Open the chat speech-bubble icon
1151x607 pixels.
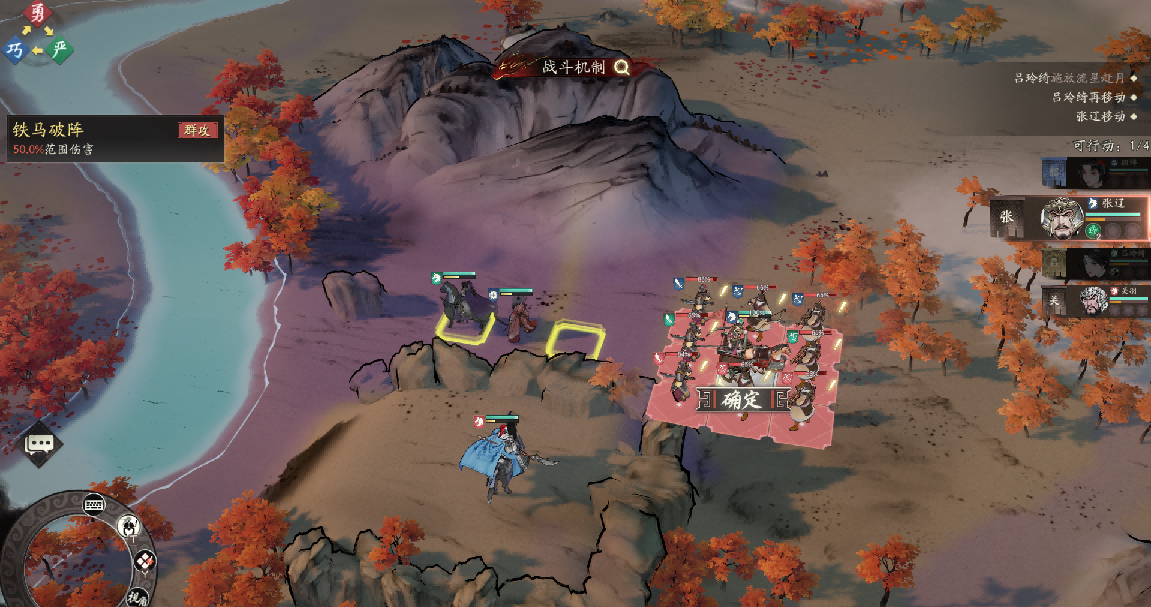[39, 443]
